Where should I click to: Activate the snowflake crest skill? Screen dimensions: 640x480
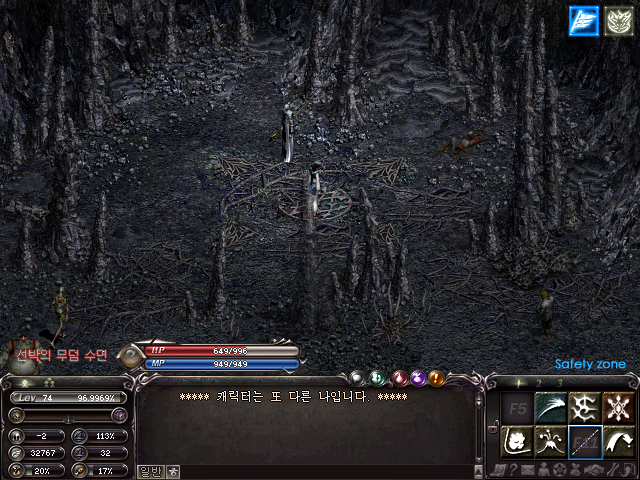pos(618,407)
